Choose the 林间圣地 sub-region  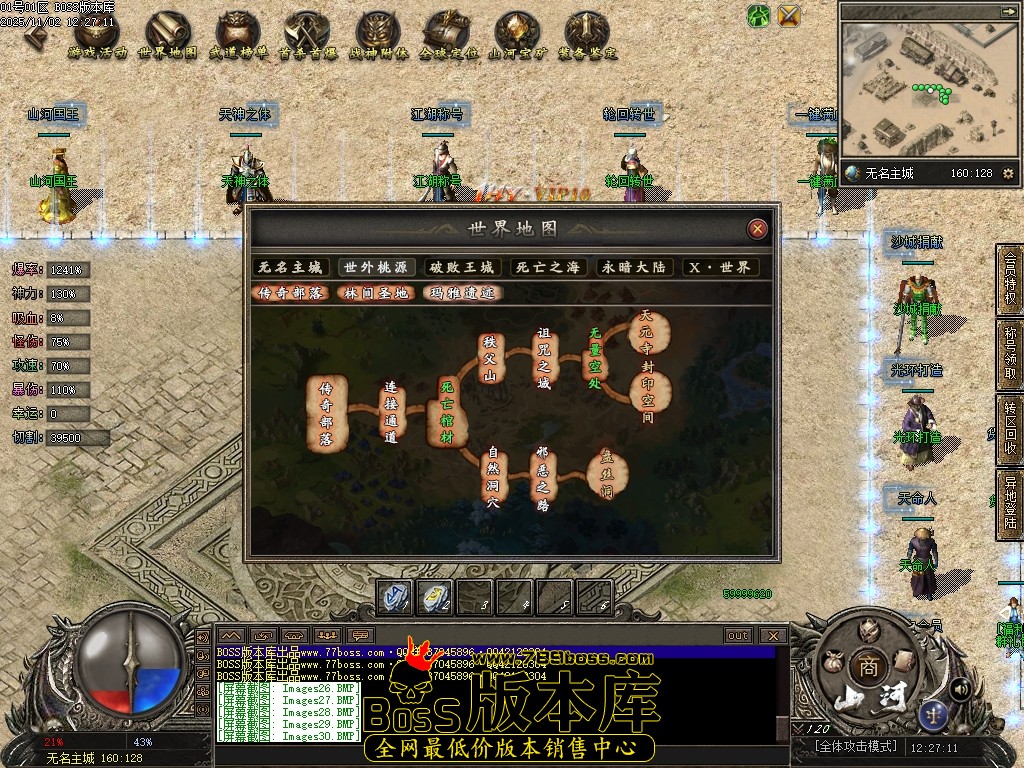tap(376, 293)
